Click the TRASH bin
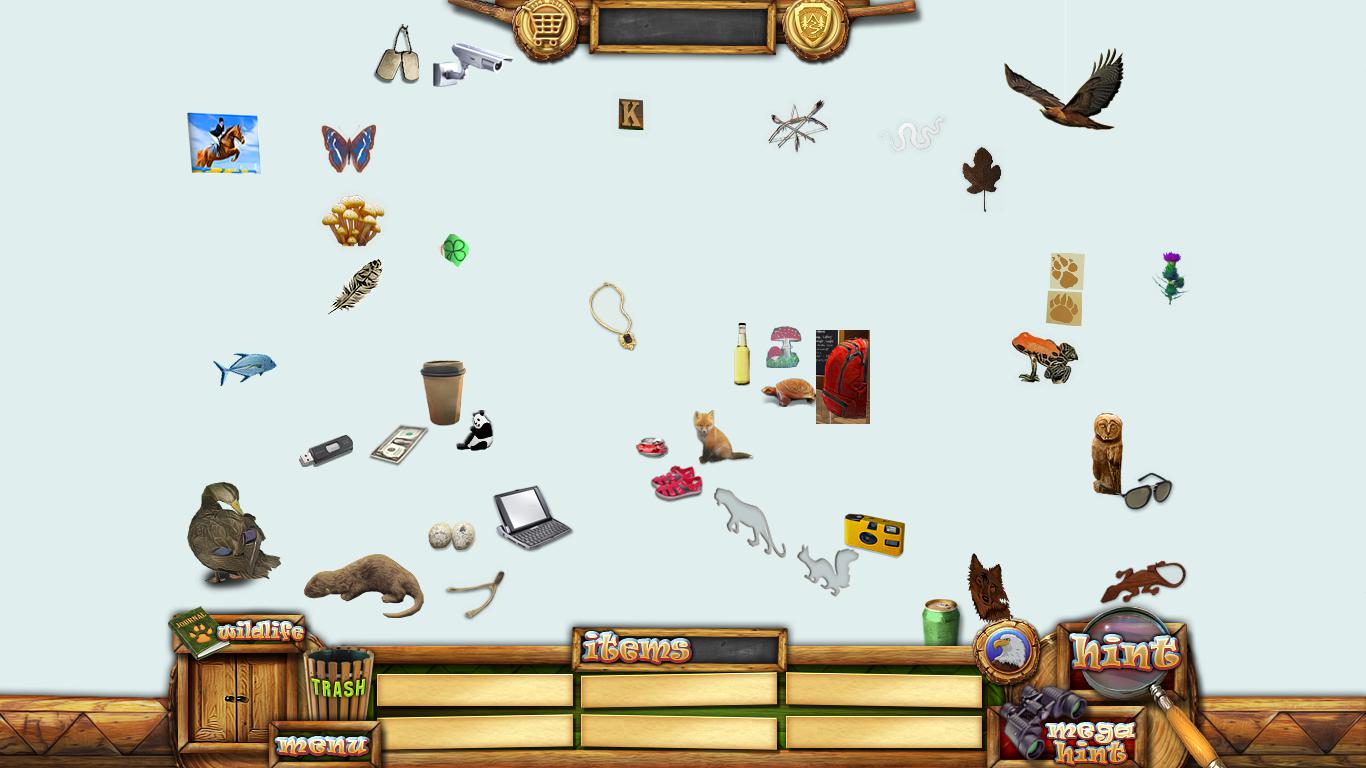The width and height of the screenshot is (1366, 768). pos(339,685)
